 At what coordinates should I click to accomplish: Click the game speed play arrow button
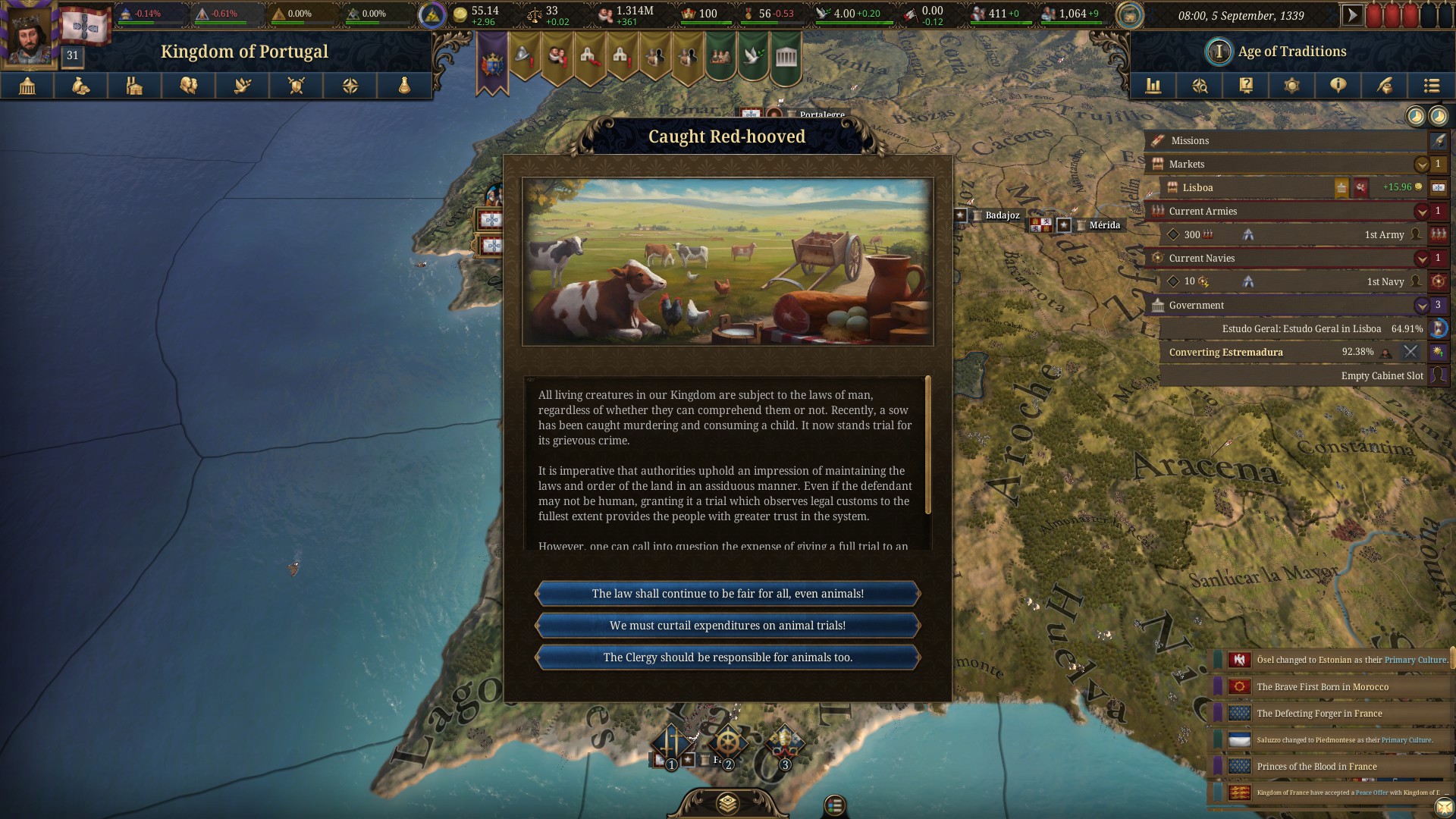[x=1351, y=15]
